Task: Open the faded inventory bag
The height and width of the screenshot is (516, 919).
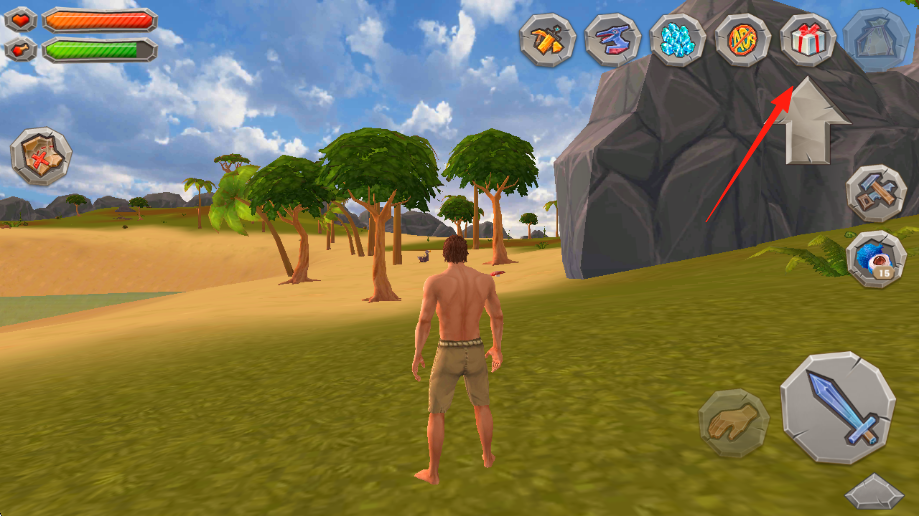Action: coord(875,40)
